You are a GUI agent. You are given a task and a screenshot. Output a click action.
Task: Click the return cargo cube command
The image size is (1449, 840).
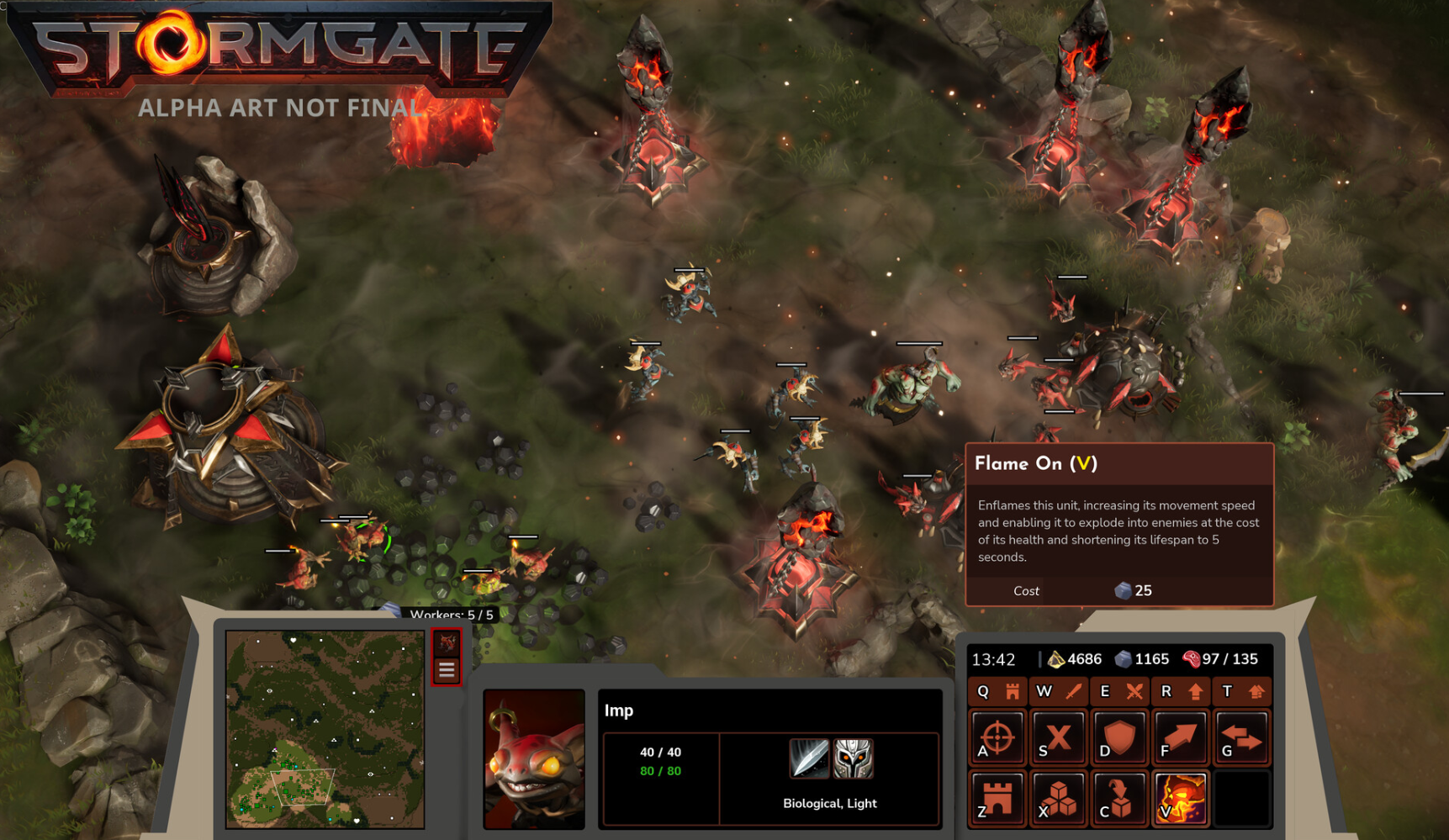pos(1119,798)
